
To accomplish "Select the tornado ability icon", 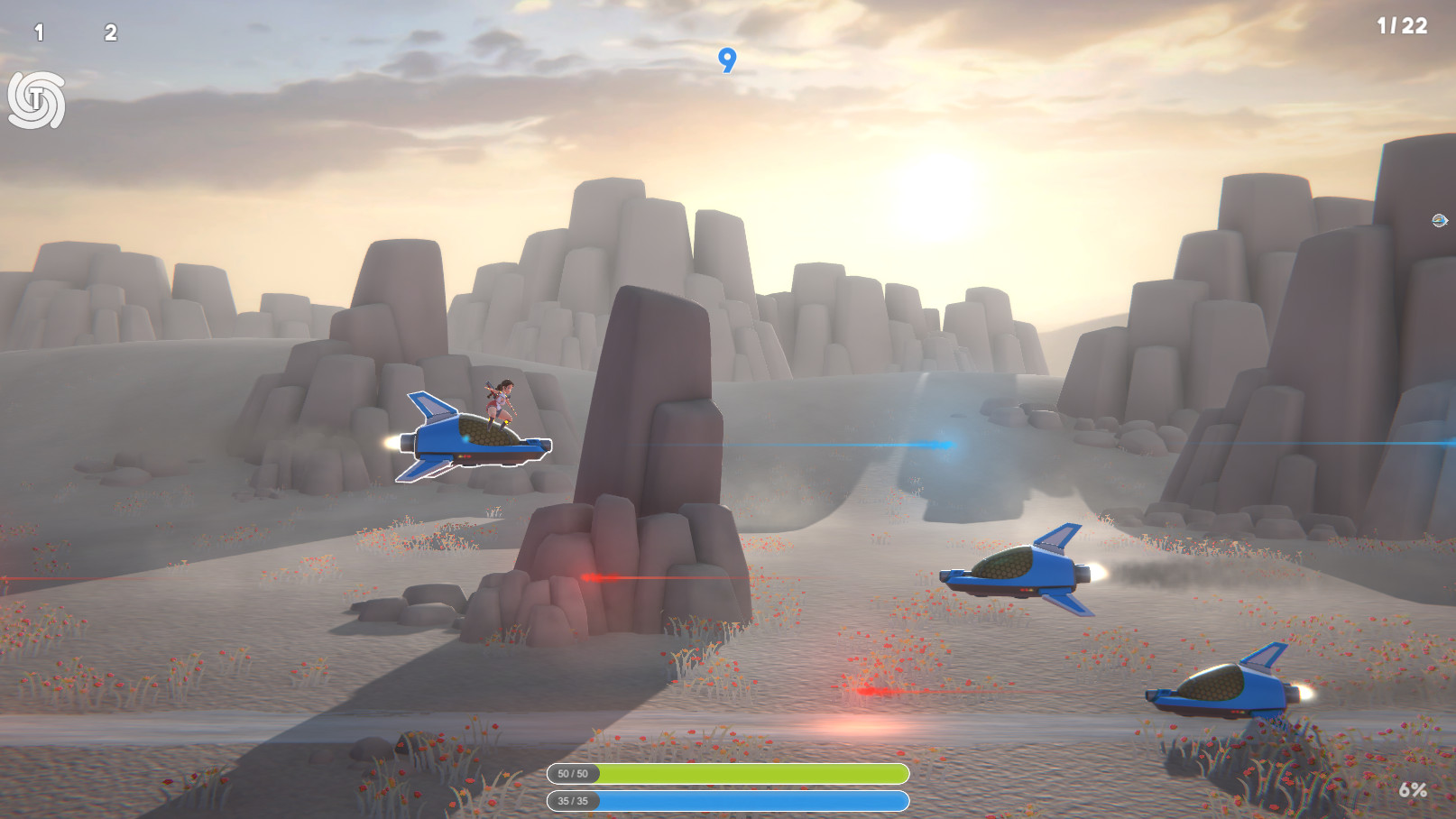I will pos(34,99).
